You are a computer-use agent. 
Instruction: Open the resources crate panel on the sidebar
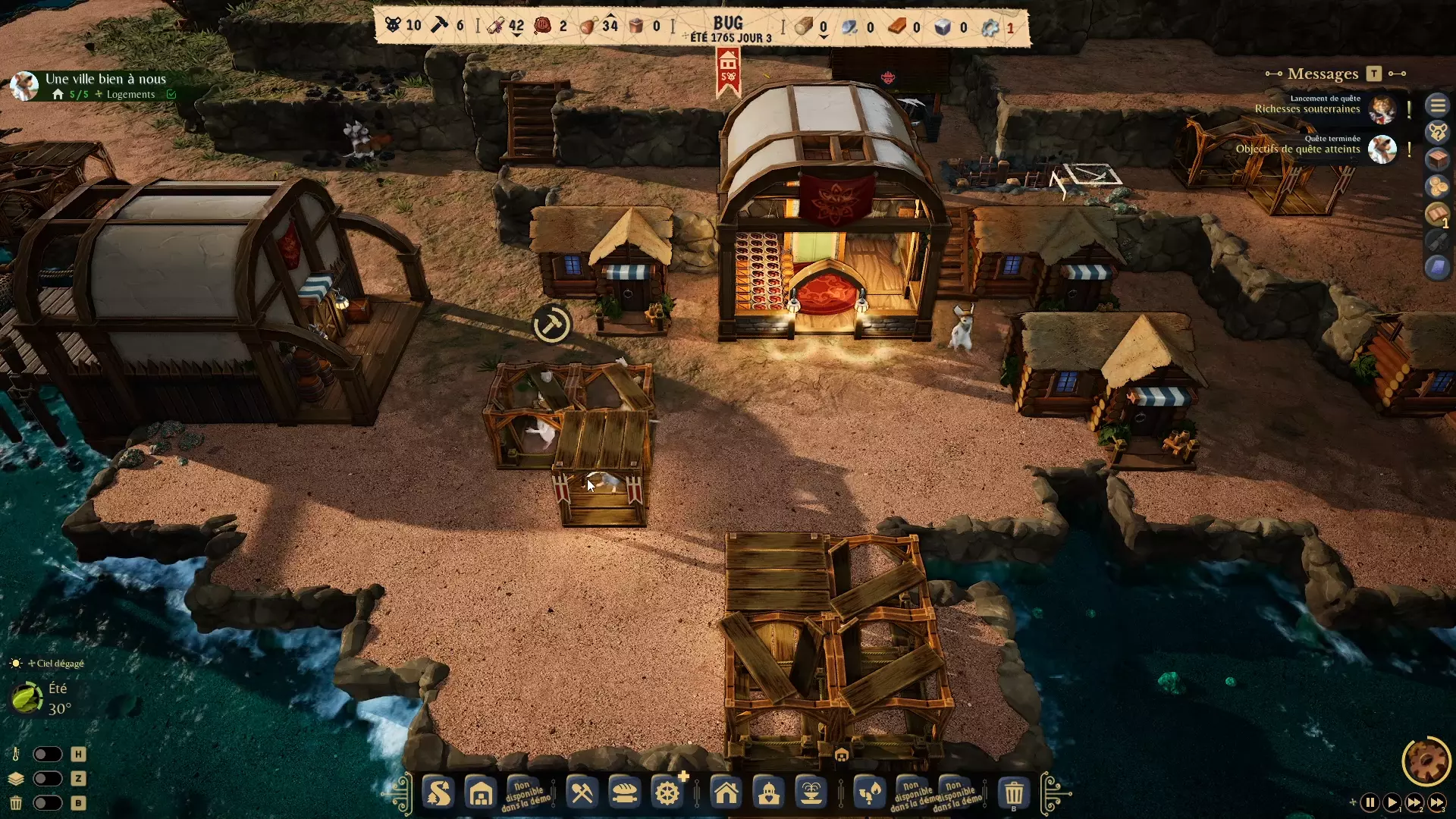pos(1438,159)
